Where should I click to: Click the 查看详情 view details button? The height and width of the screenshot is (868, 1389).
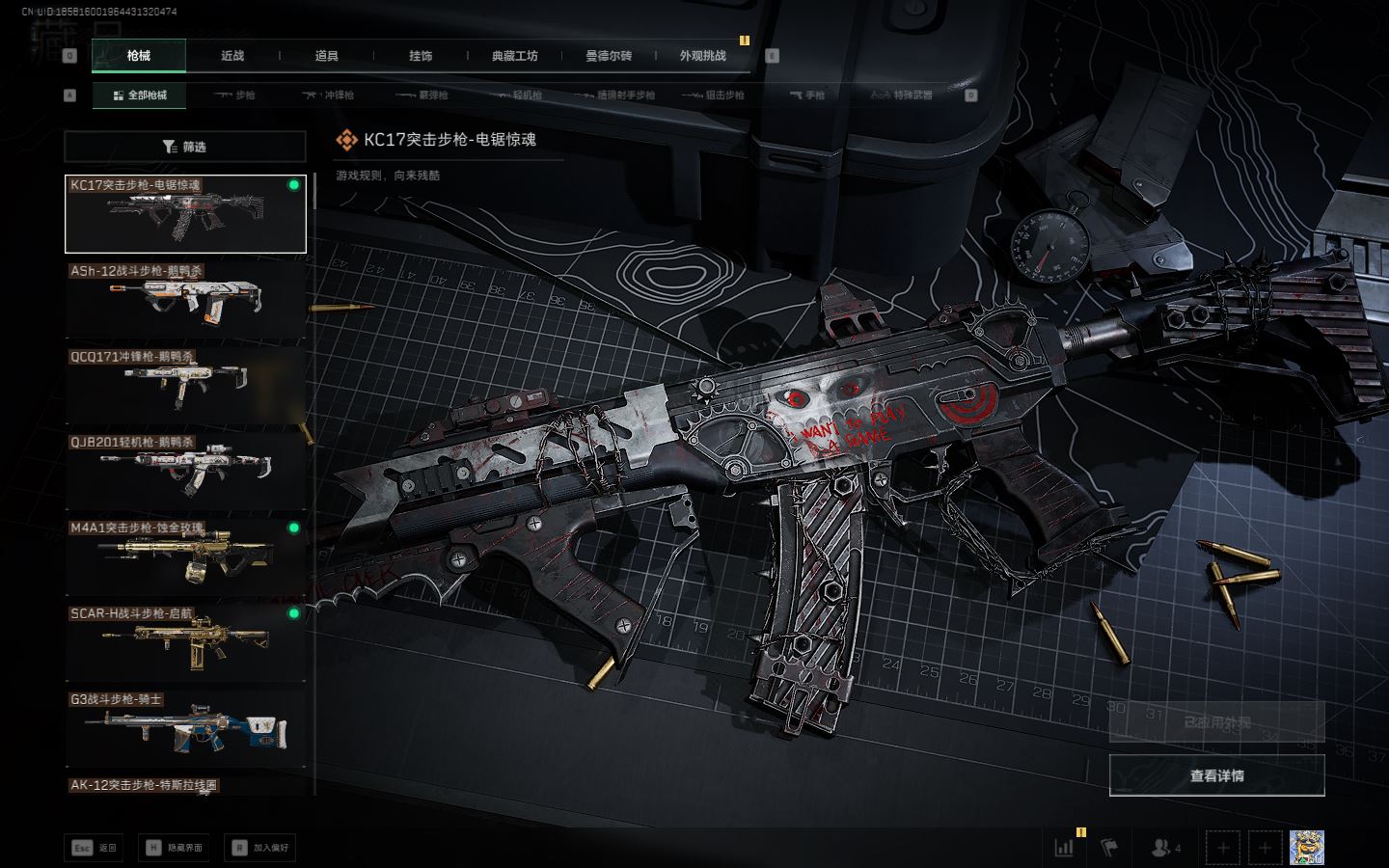coord(1216,775)
